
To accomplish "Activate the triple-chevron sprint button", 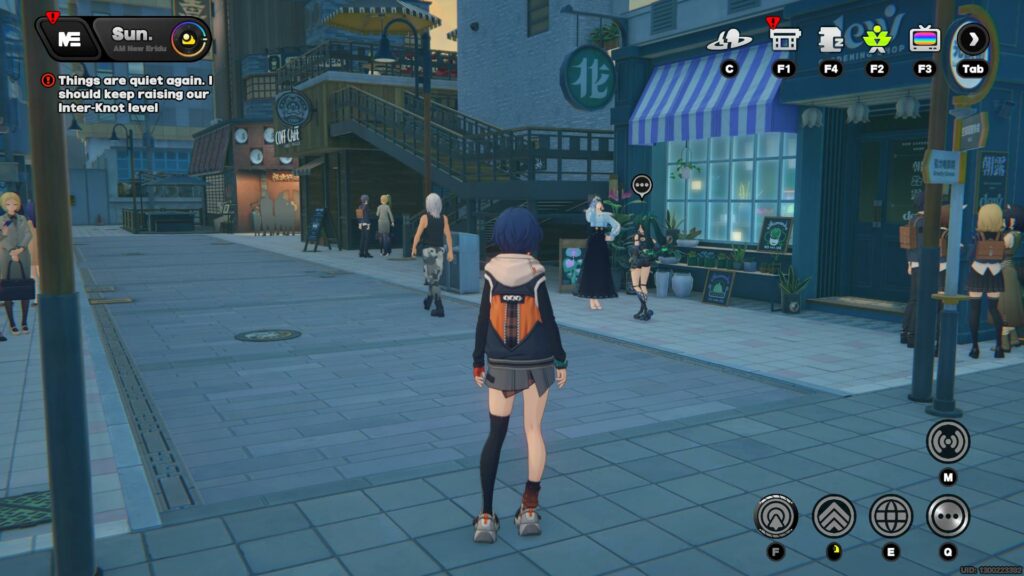I will [x=833, y=516].
